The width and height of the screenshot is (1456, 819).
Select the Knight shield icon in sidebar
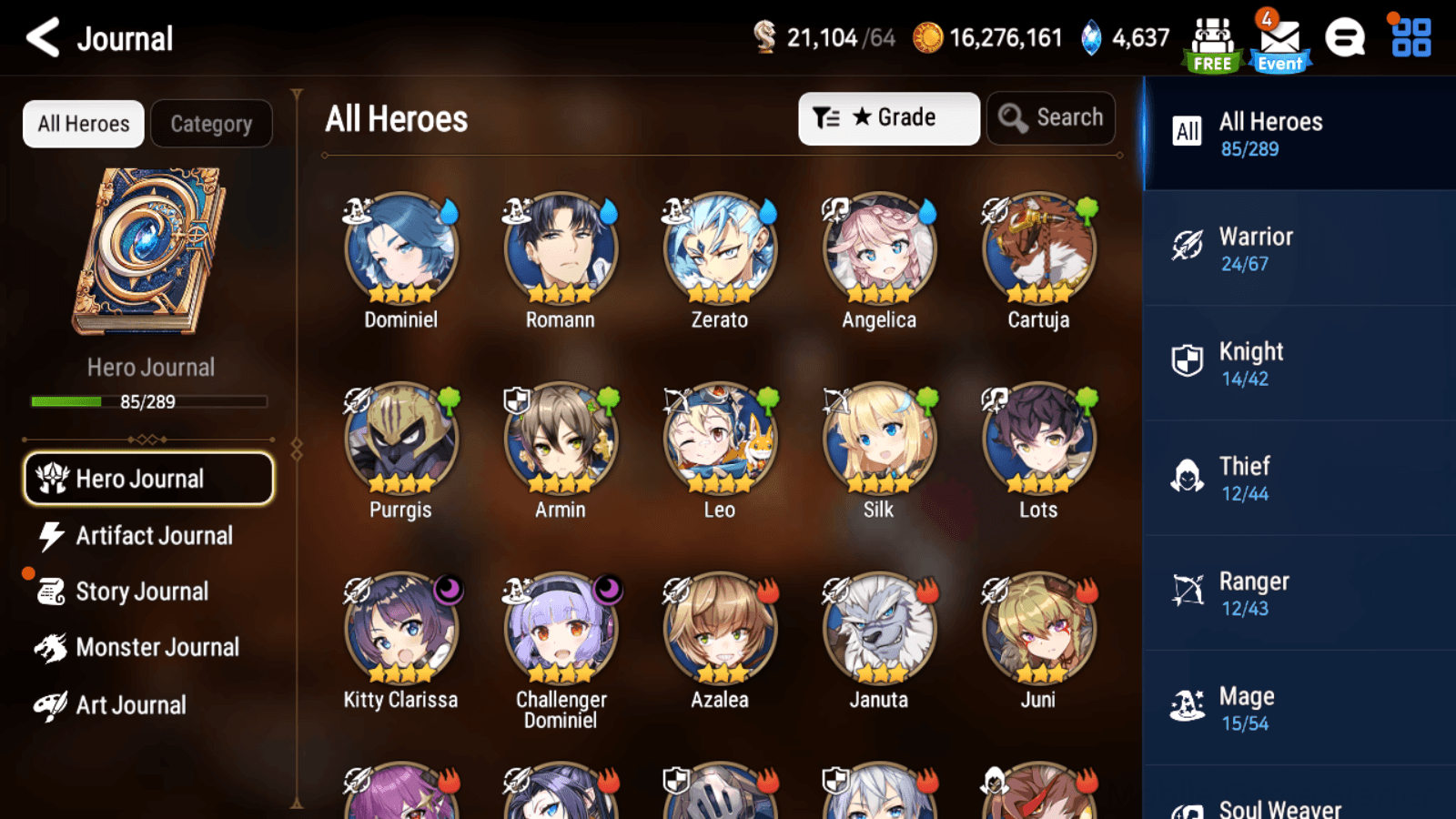point(1187,363)
